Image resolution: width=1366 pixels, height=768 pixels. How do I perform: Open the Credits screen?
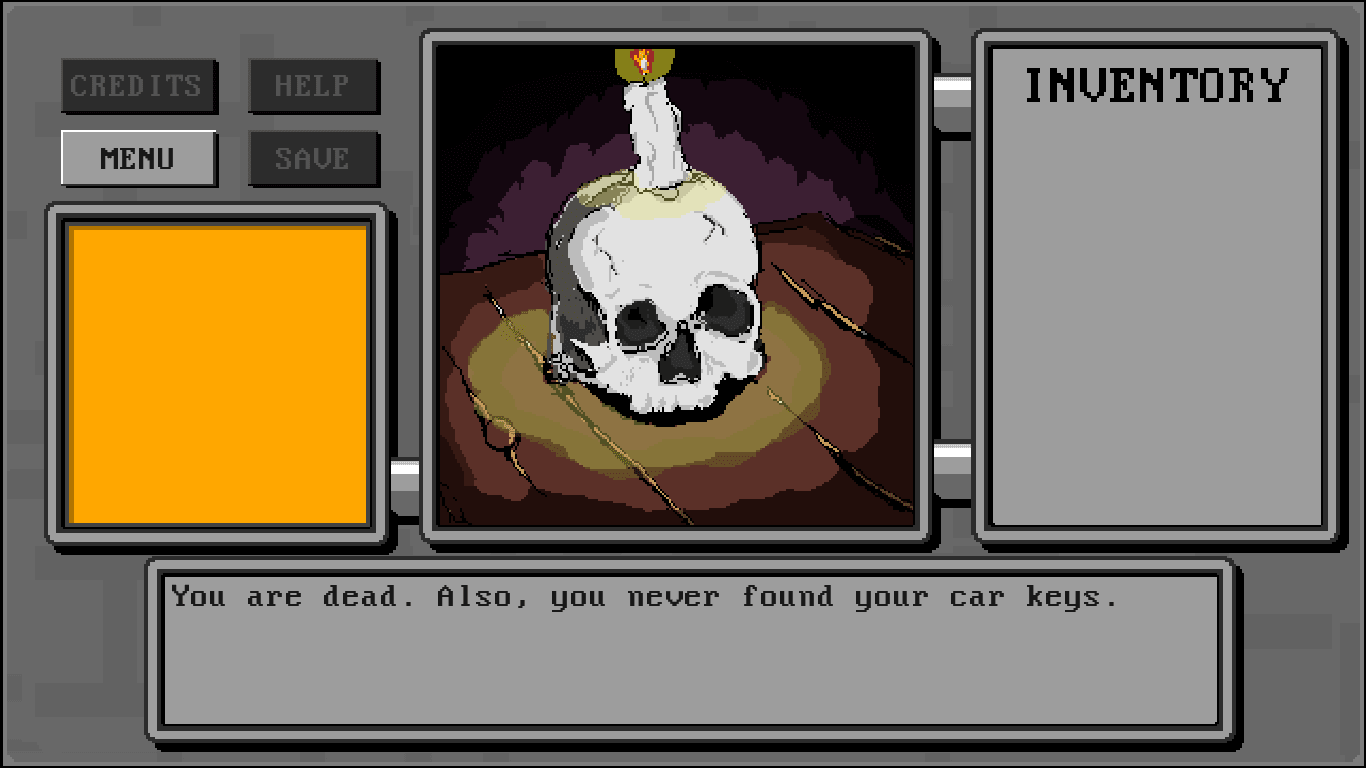click(x=139, y=86)
